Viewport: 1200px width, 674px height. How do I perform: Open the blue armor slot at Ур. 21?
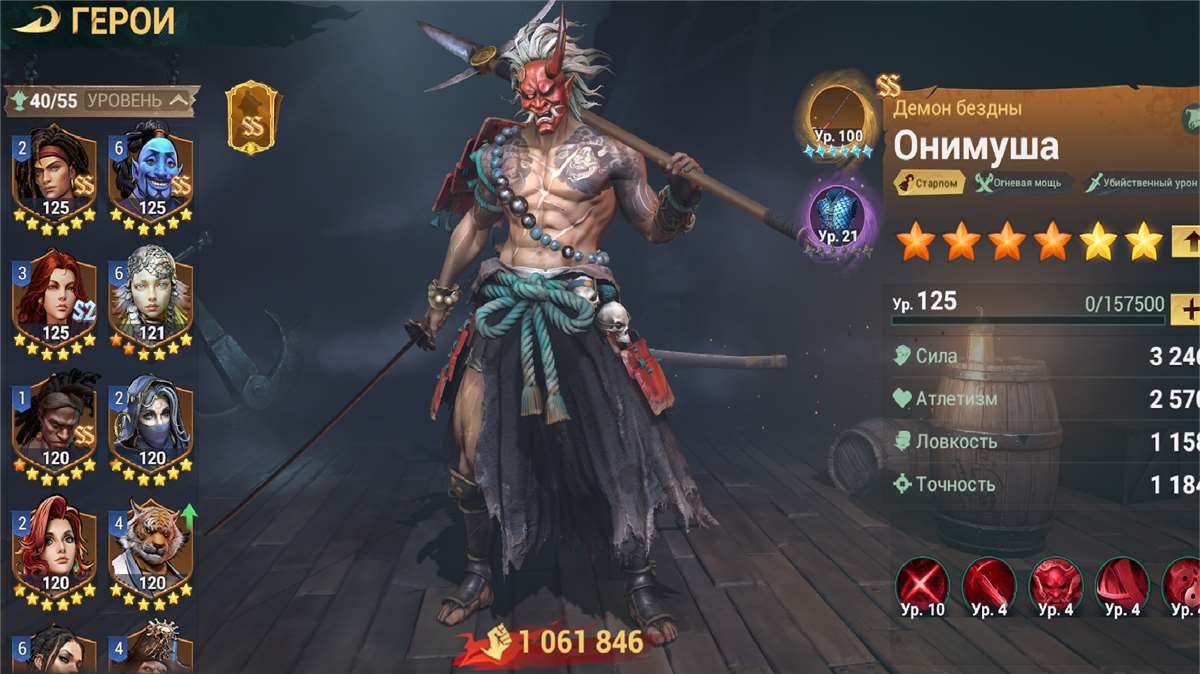(x=838, y=217)
